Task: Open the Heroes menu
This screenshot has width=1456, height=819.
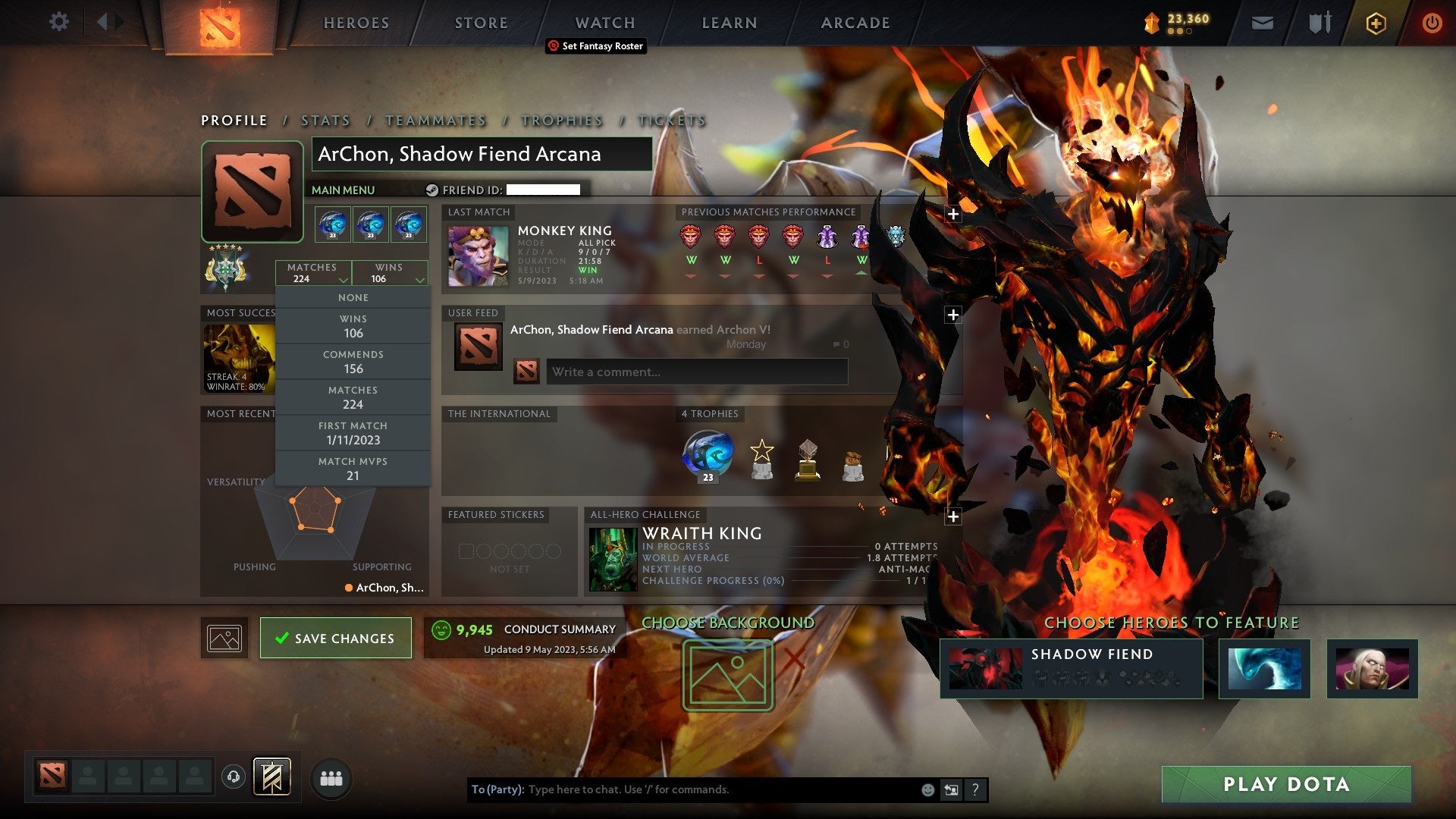Action: pos(356,23)
